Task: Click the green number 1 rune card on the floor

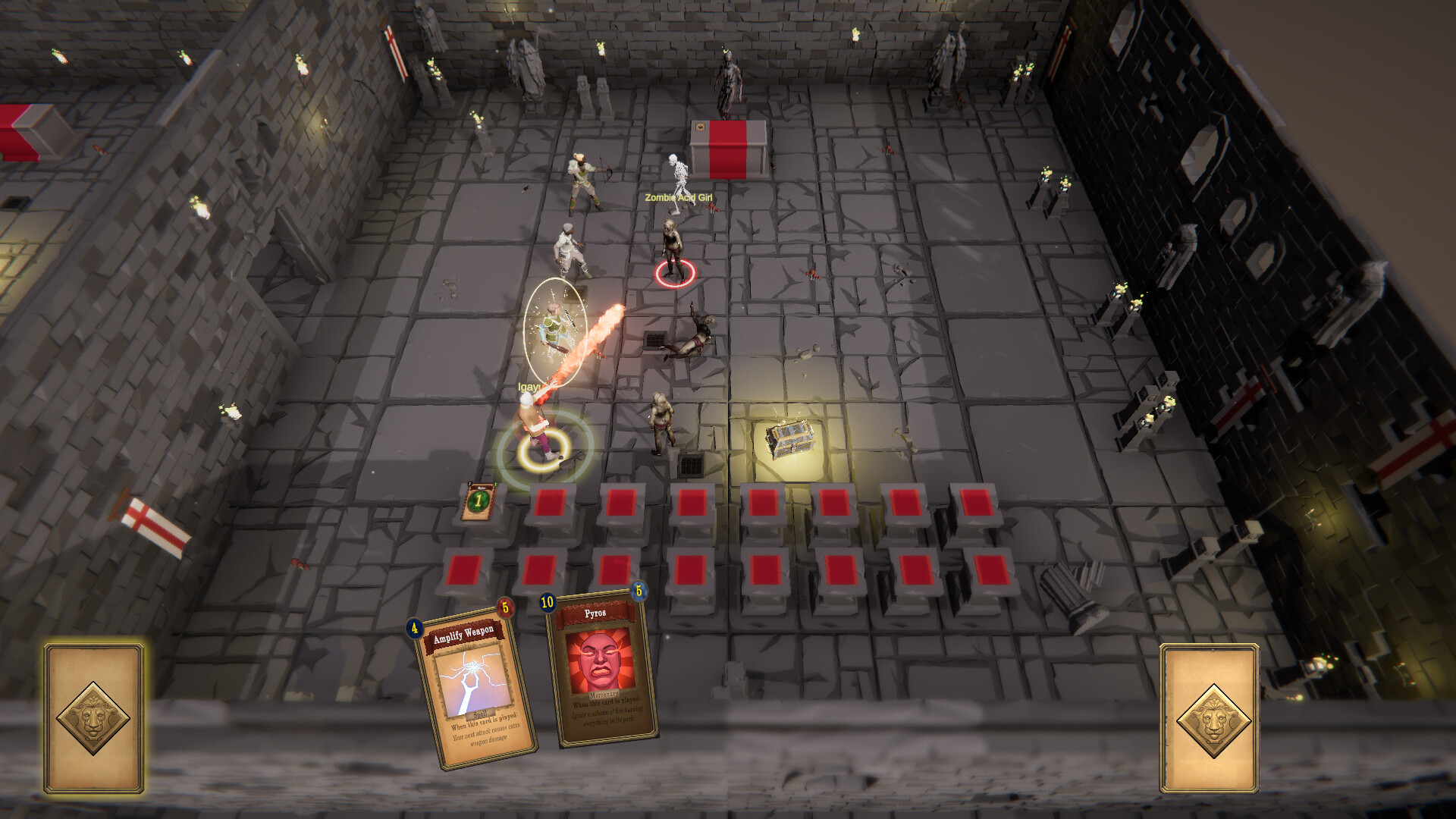Action: 480,501
